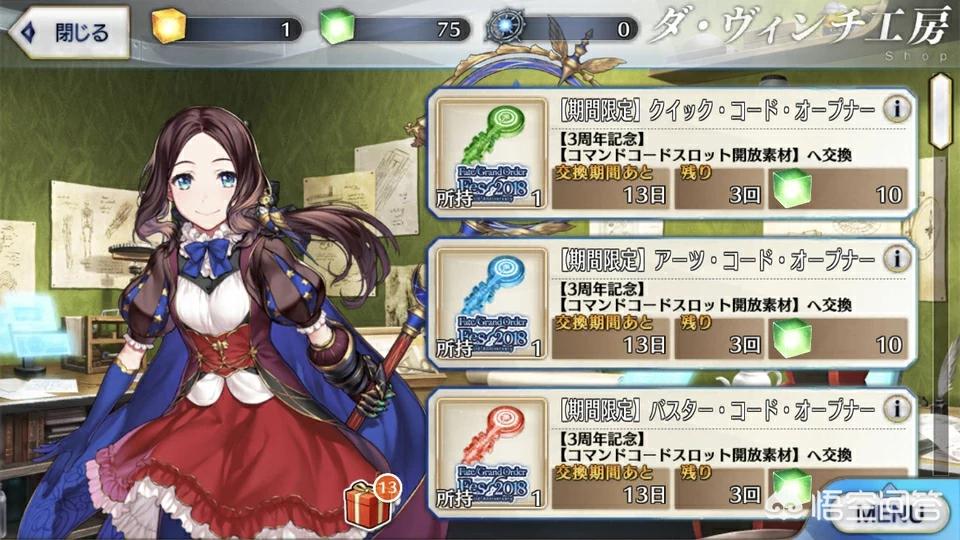
Task: Show info for Quick Code Opener
Action: 898,108
